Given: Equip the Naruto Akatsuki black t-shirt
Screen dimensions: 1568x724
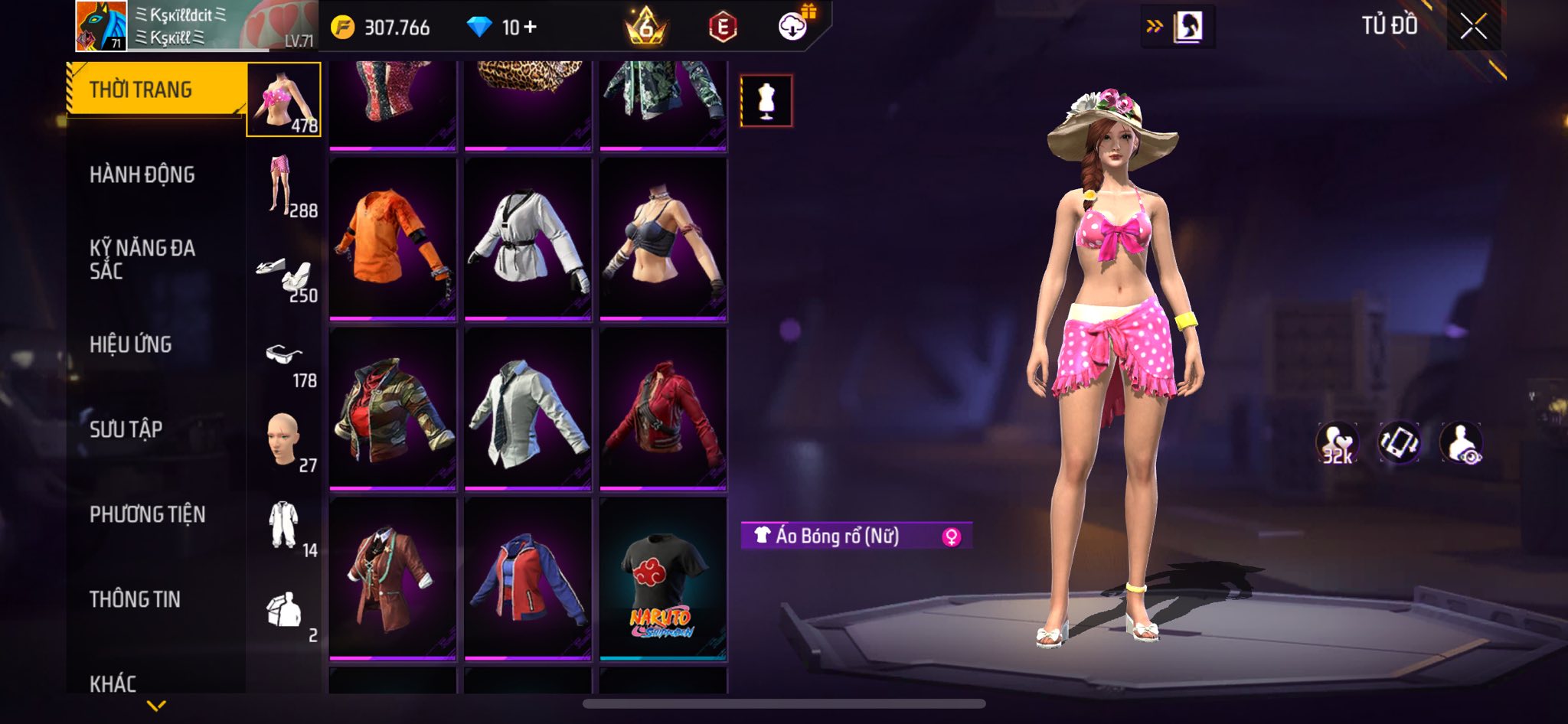Looking at the screenshot, I should point(663,579).
